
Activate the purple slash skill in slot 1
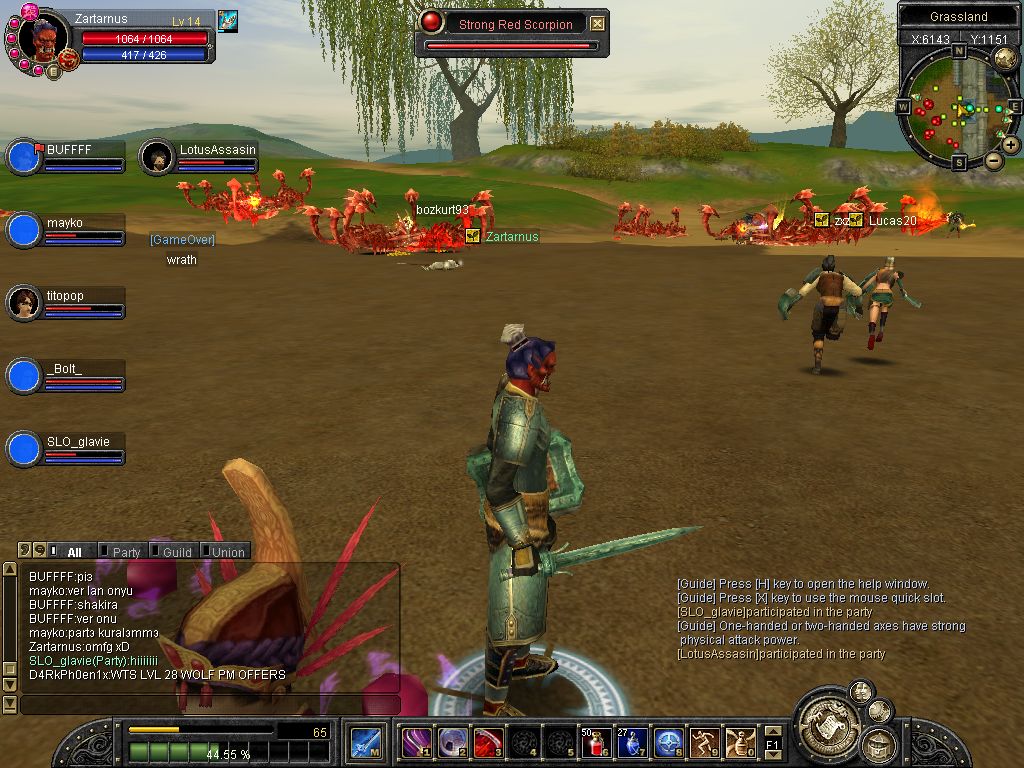(x=417, y=742)
